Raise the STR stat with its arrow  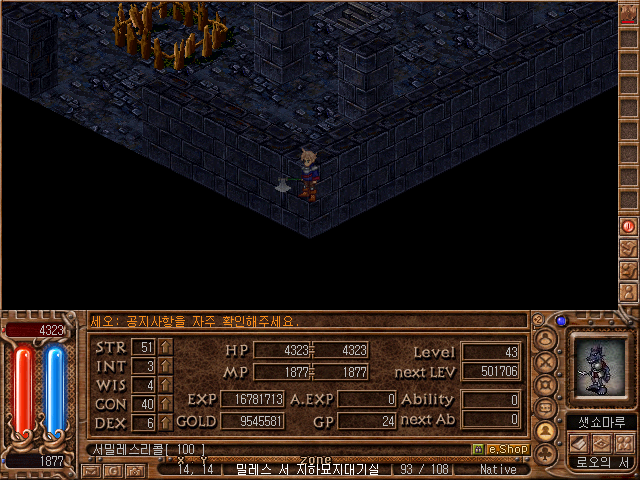click(x=166, y=347)
